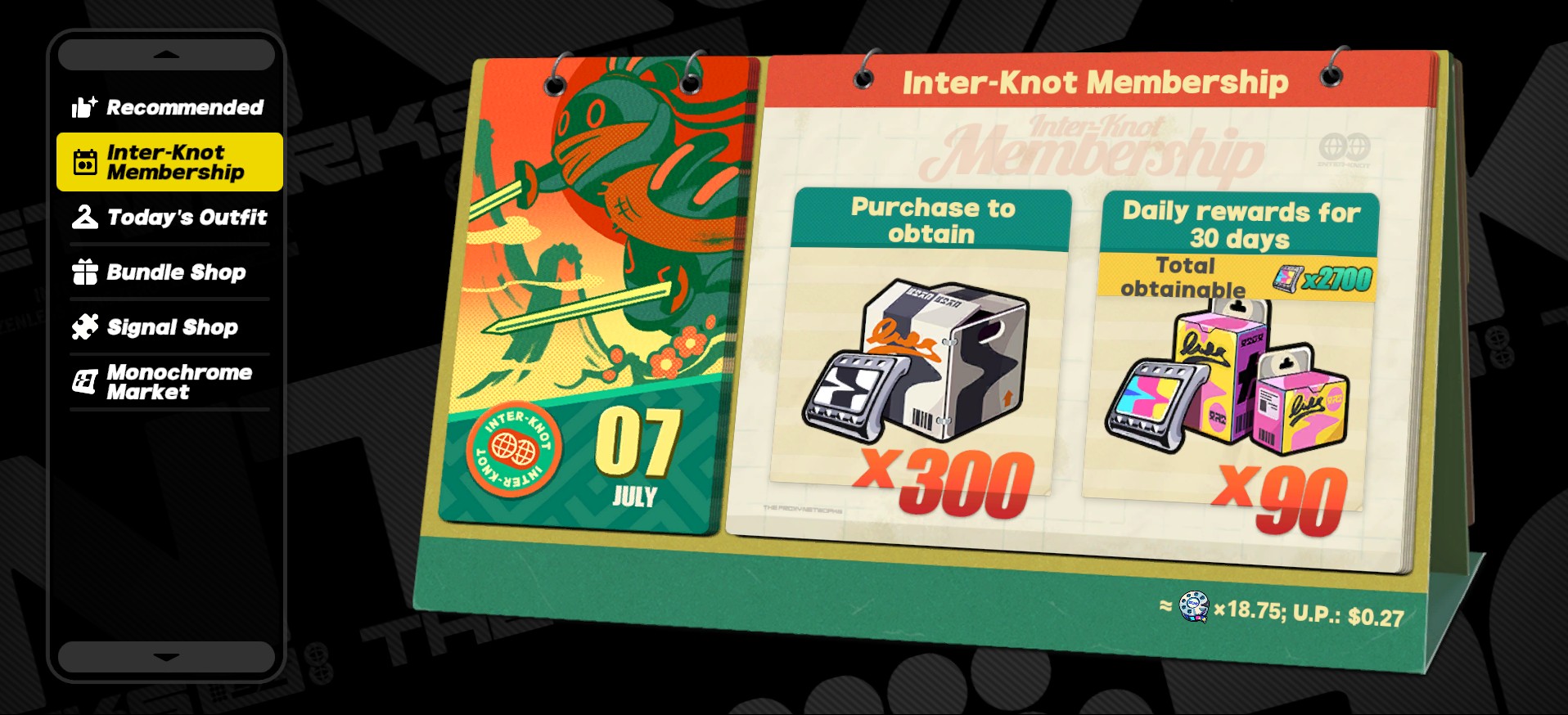Click the up arrow above the shop list
1568x715 pixels.
click(166, 55)
